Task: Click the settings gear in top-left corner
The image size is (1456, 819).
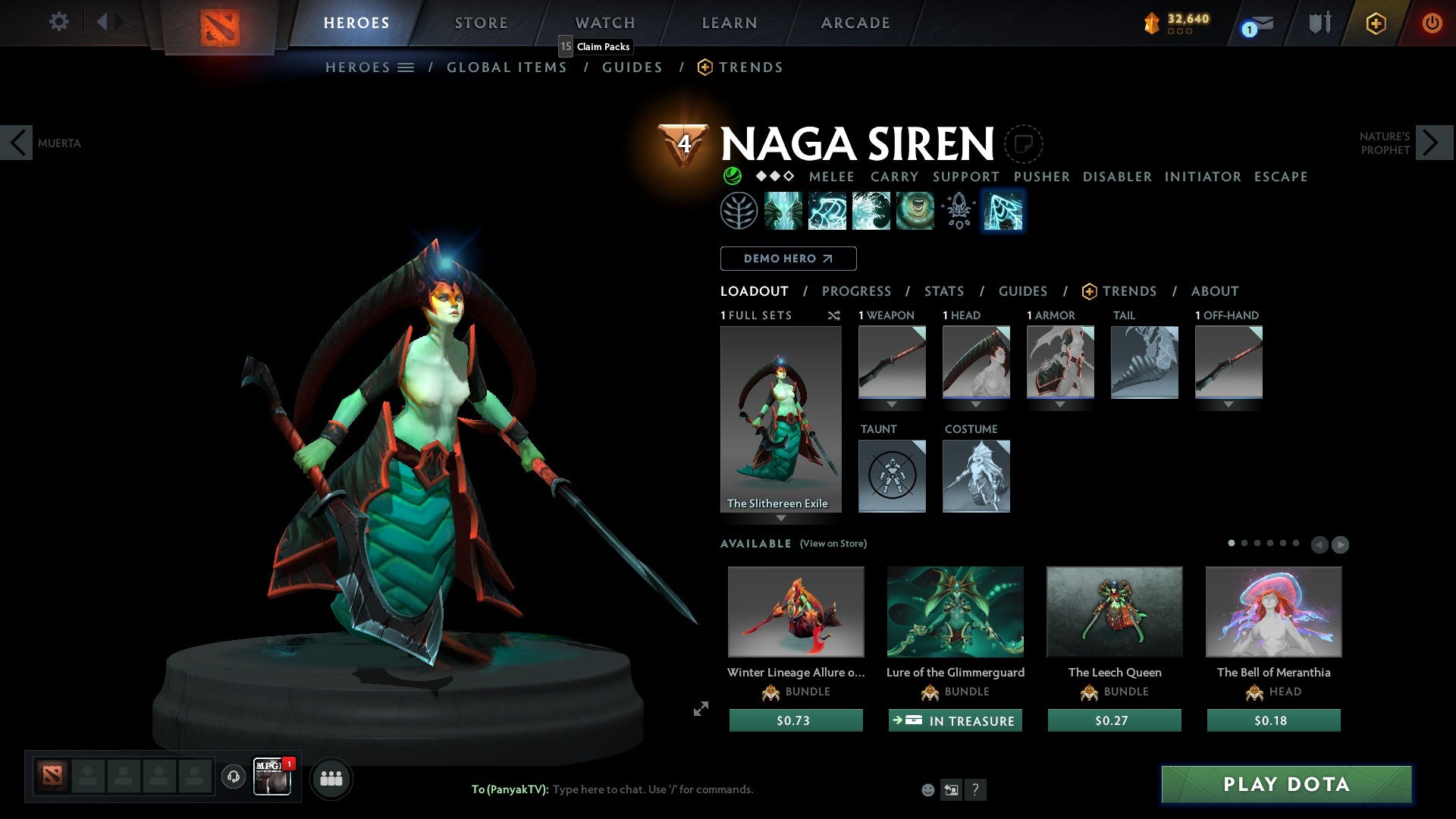Action: point(58,22)
